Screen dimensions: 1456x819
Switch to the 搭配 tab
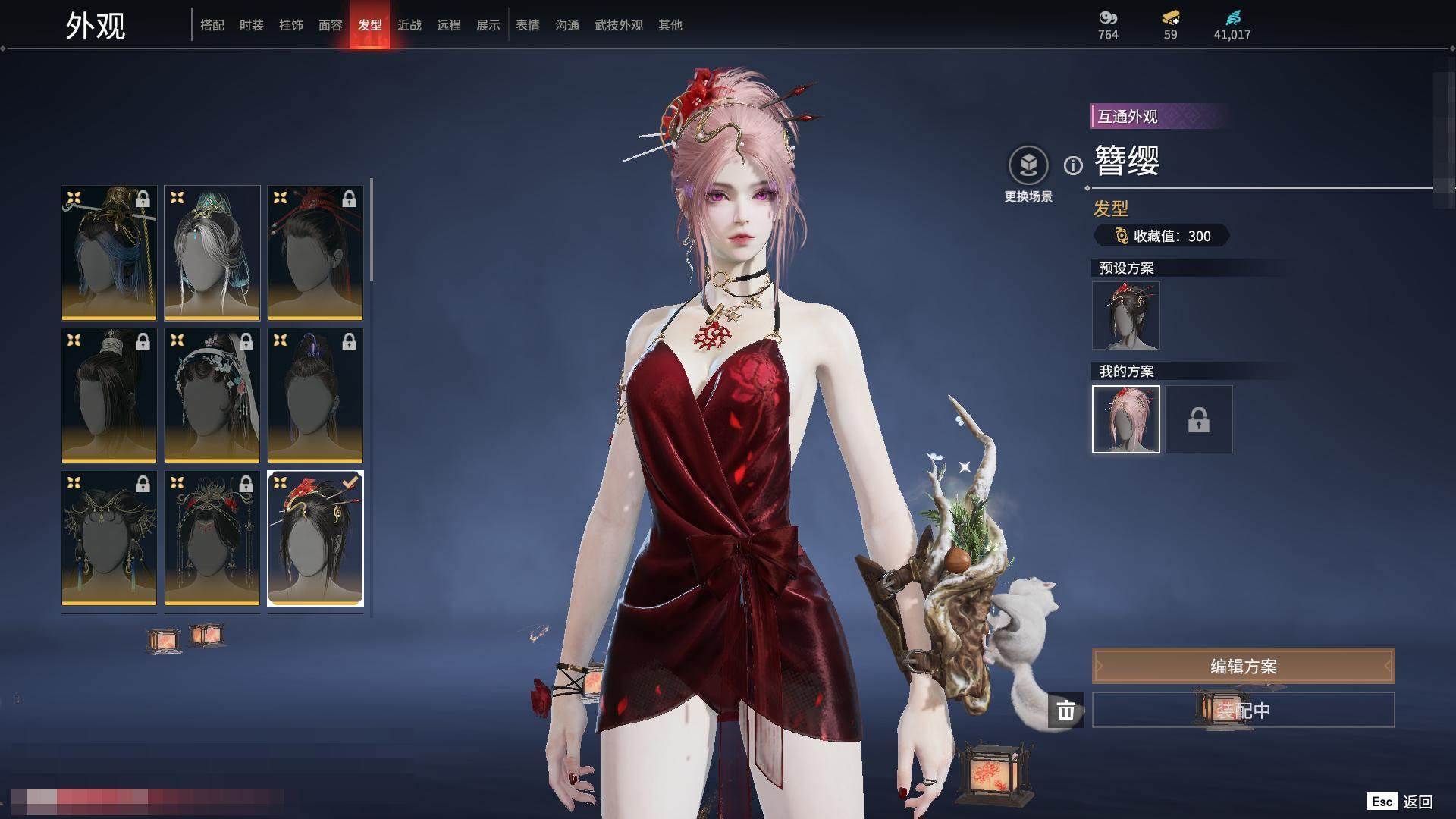212,25
